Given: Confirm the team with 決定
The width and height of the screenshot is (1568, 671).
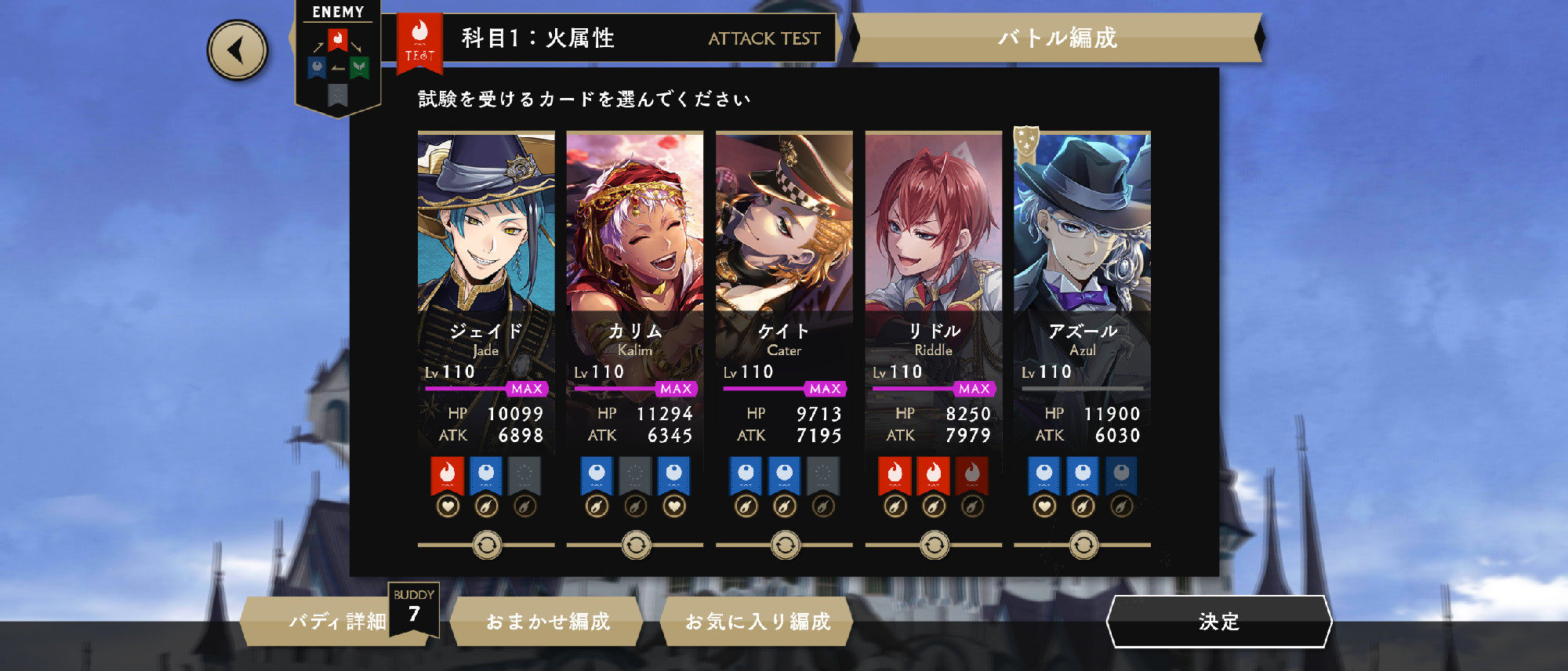Looking at the screenshot, I should [1218, 622].
